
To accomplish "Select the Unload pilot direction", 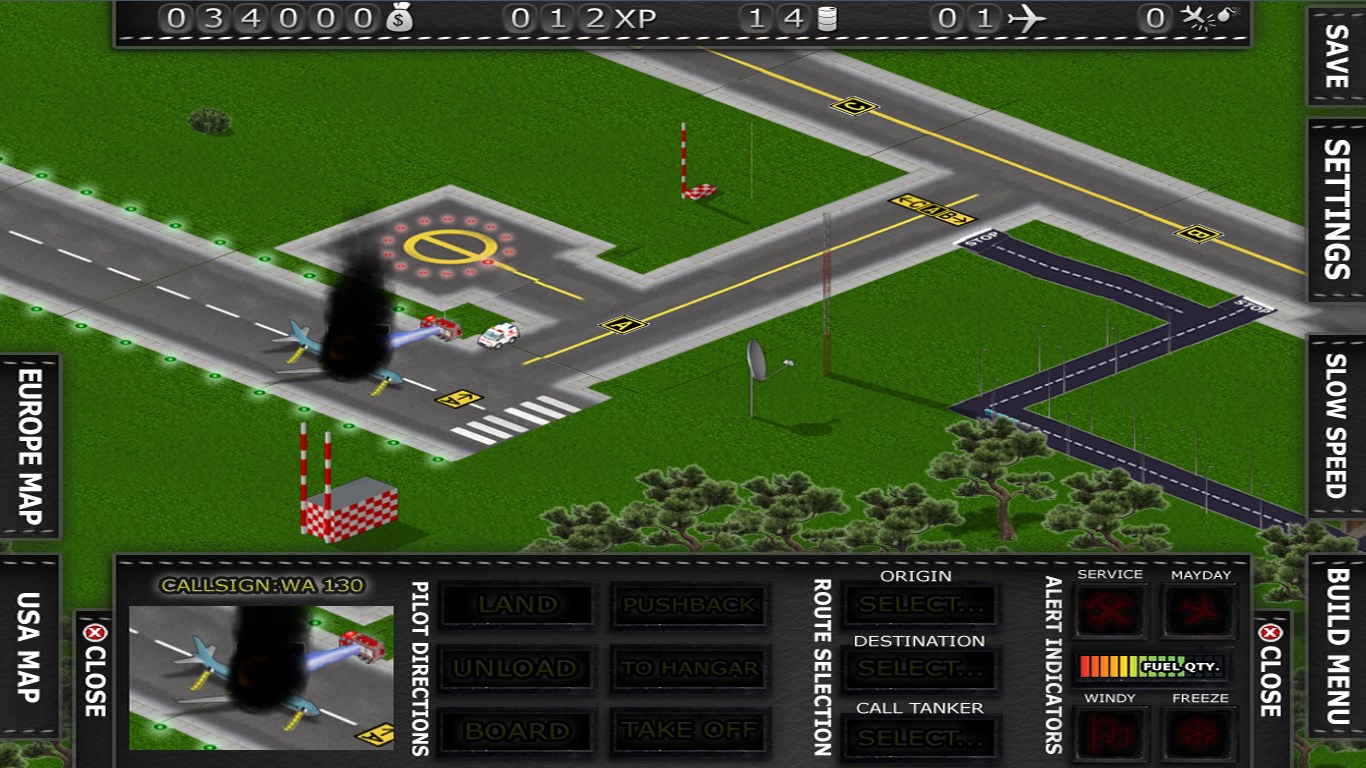I will click(x=517, y=668).
